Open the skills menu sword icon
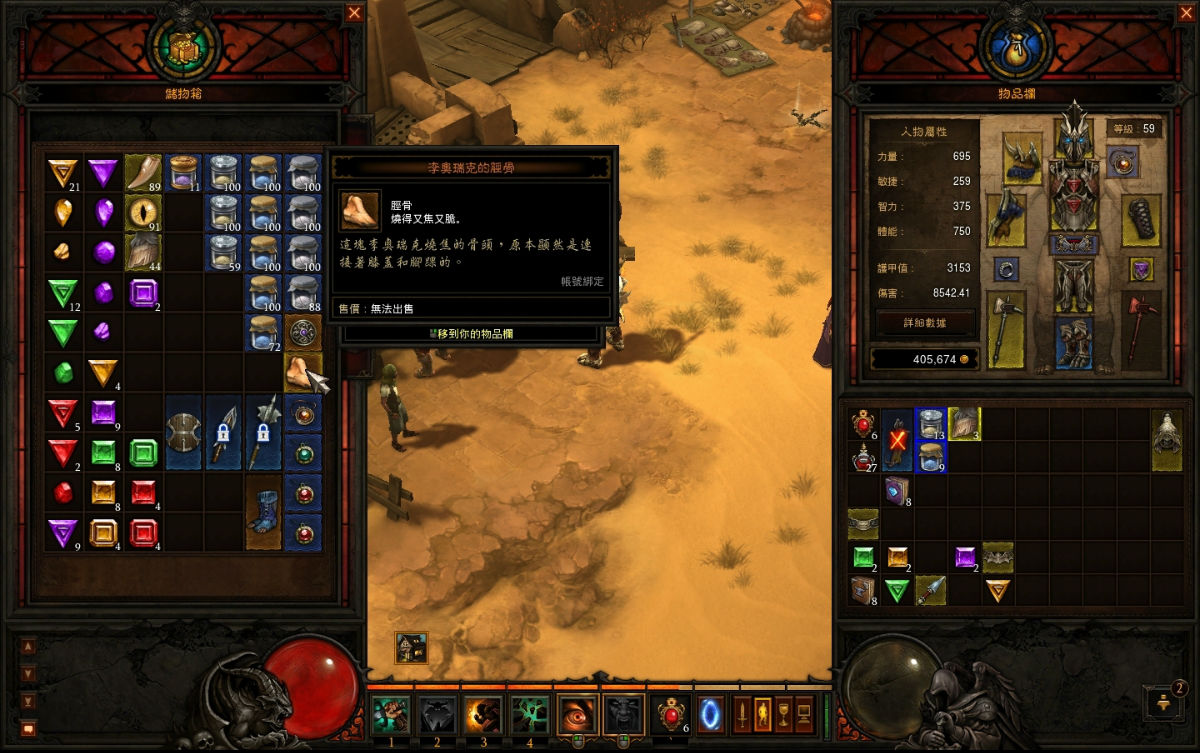The width and height of the screenshot is (1200, 753). 743,714
